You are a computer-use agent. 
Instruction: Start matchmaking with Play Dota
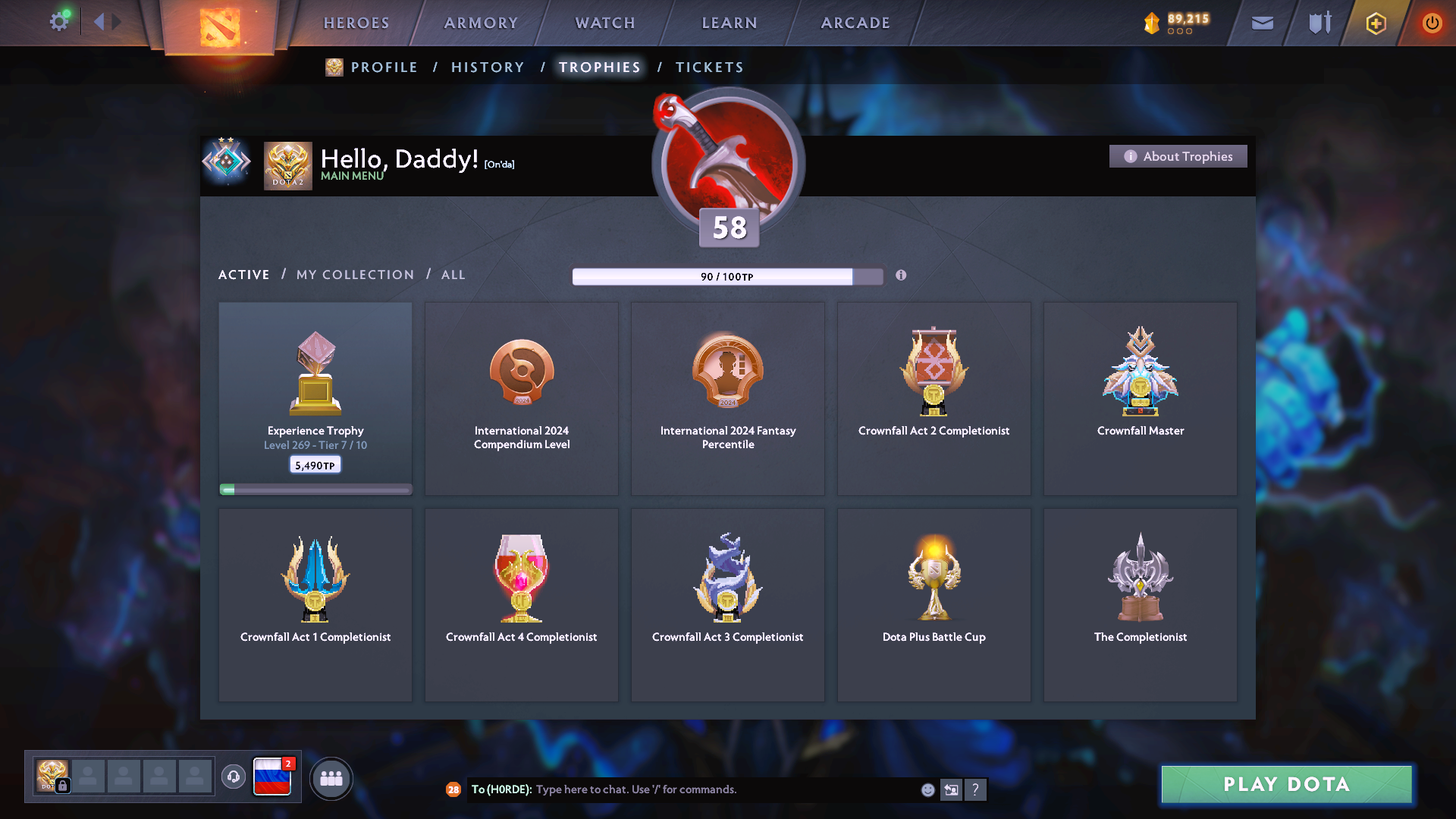pyautogui.click(x=1286, y=784)
